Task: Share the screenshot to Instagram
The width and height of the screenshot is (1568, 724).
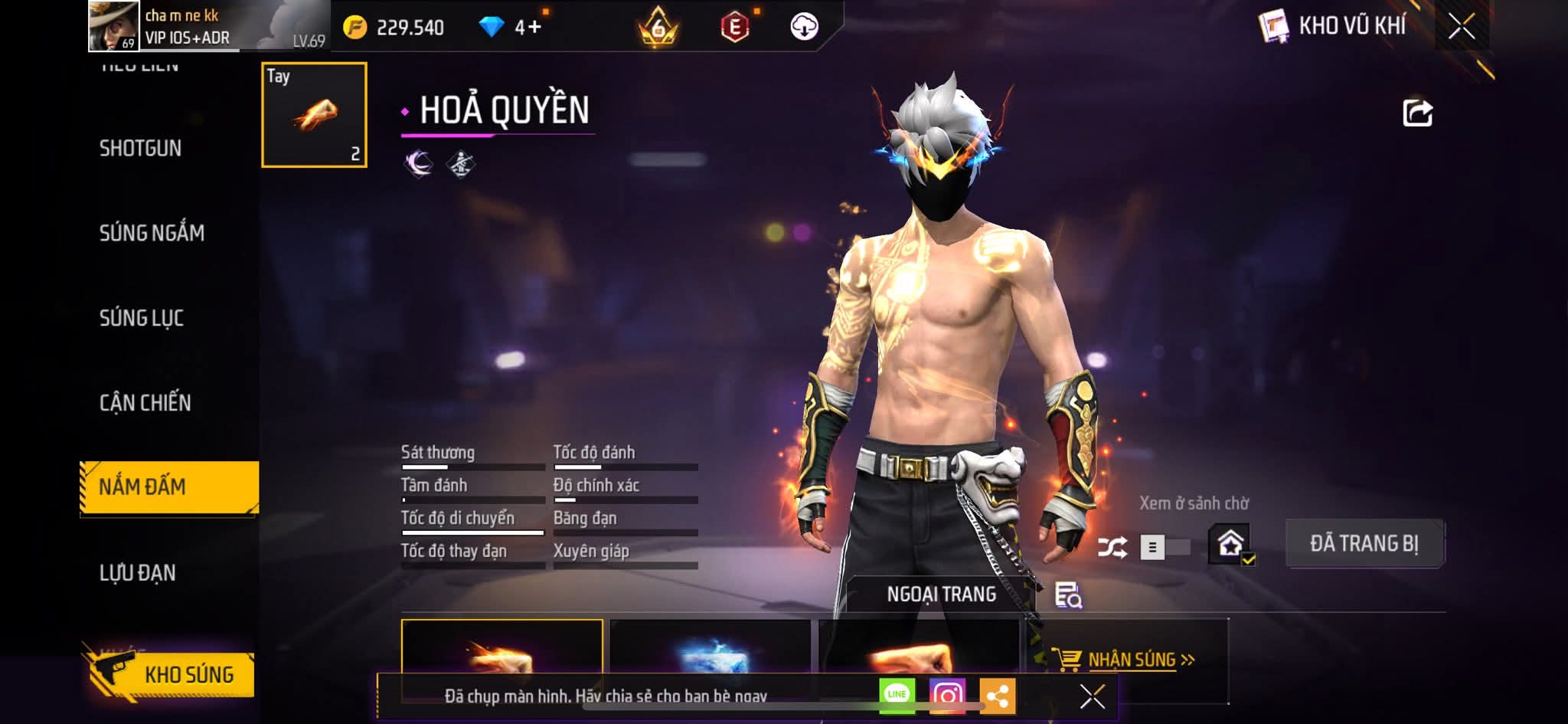Action: (x=947, y=695)
